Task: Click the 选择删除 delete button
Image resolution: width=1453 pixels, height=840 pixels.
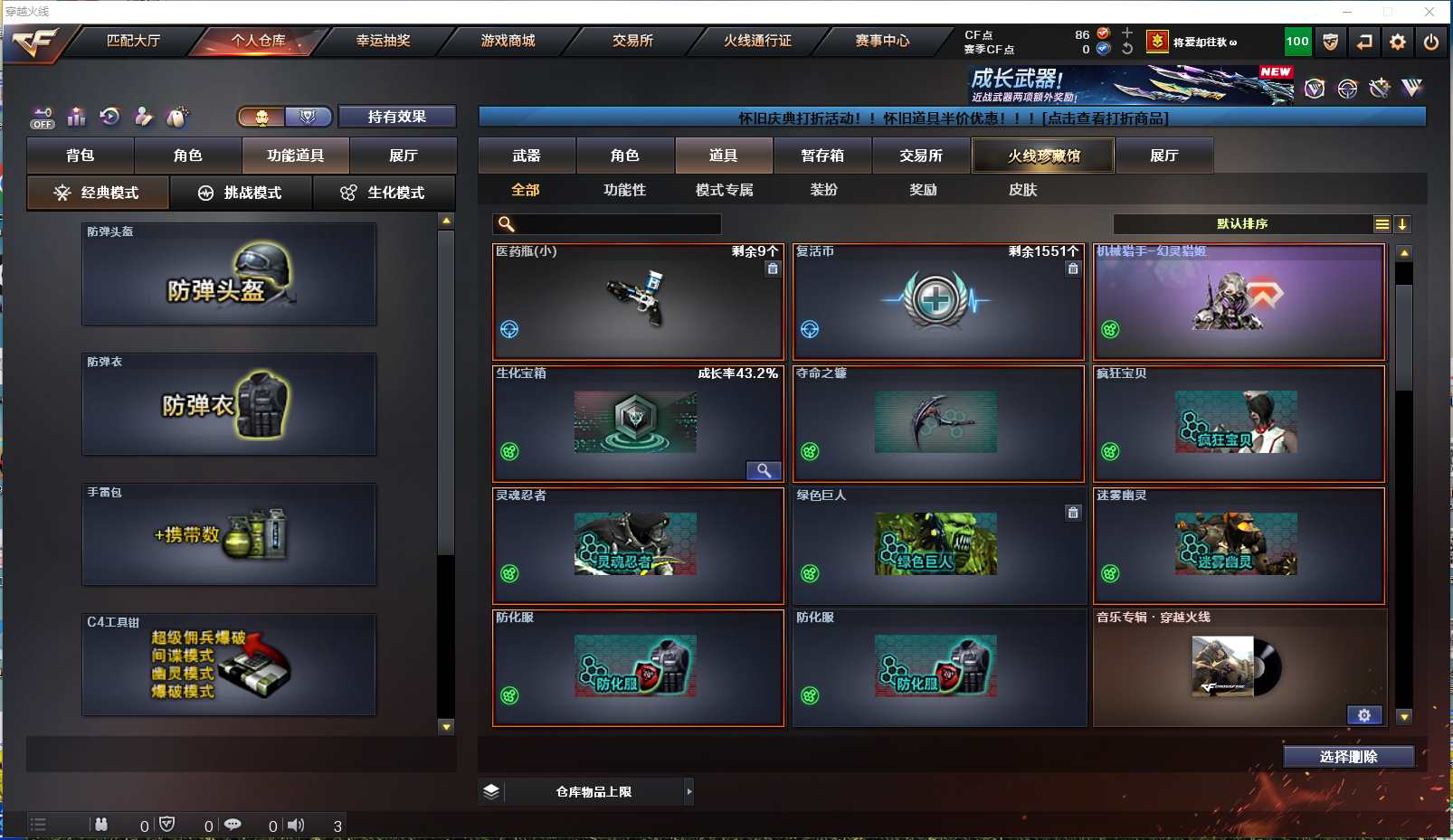Action: [x=1348, y=757]
